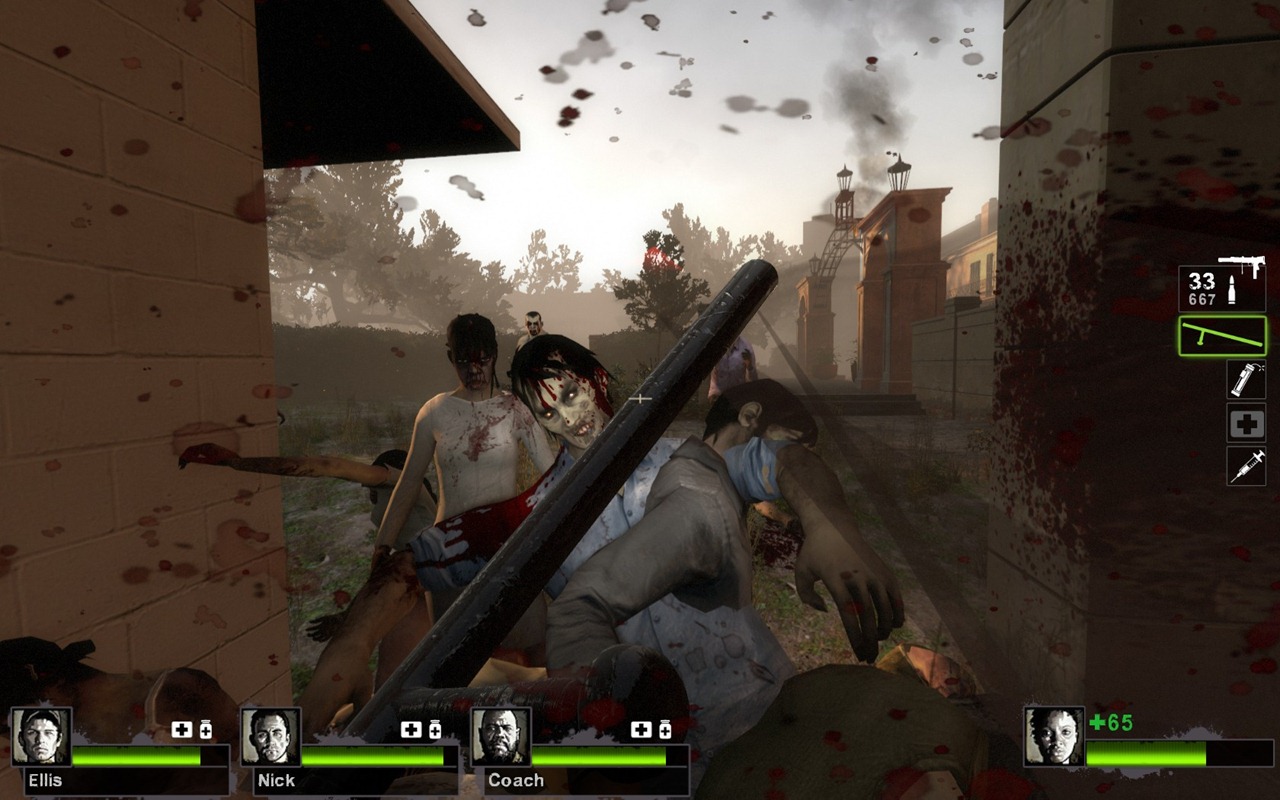This screenshot has height=800, width=1280.
Task: Click Coach's teammate portrait
Action: point(500,737)
